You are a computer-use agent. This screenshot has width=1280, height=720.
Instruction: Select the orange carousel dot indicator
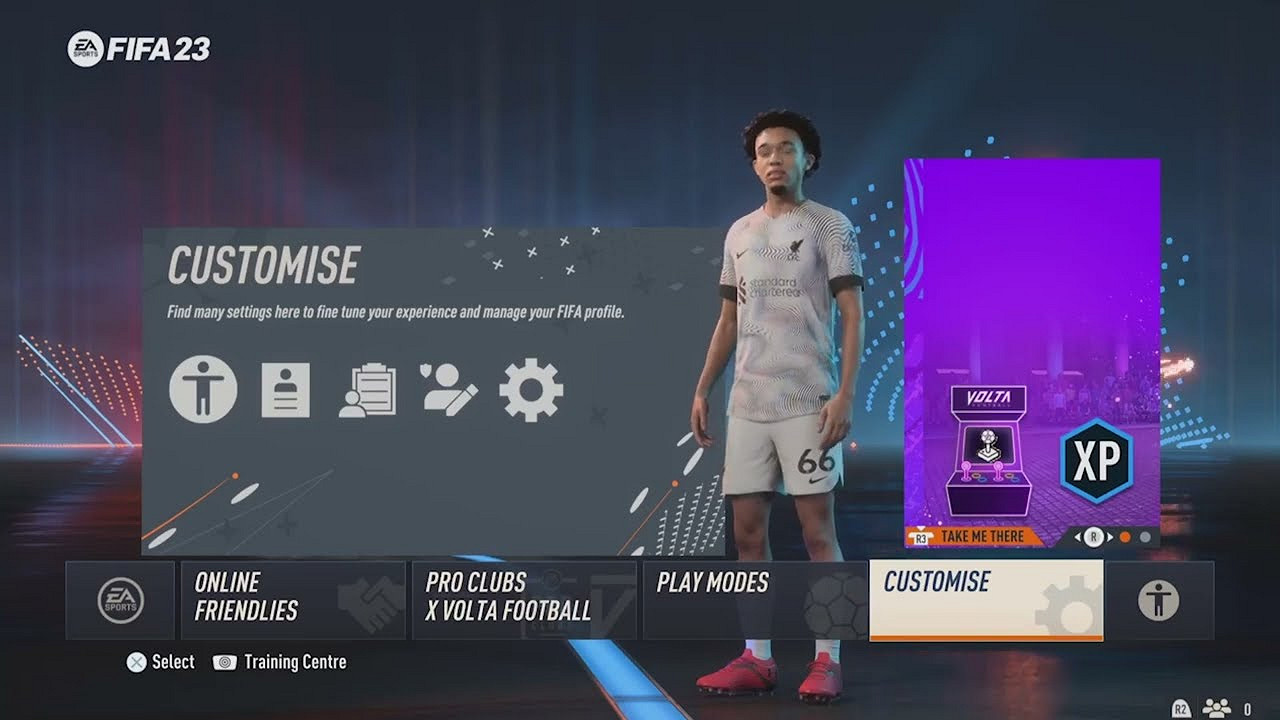(x=1125, y=536)
